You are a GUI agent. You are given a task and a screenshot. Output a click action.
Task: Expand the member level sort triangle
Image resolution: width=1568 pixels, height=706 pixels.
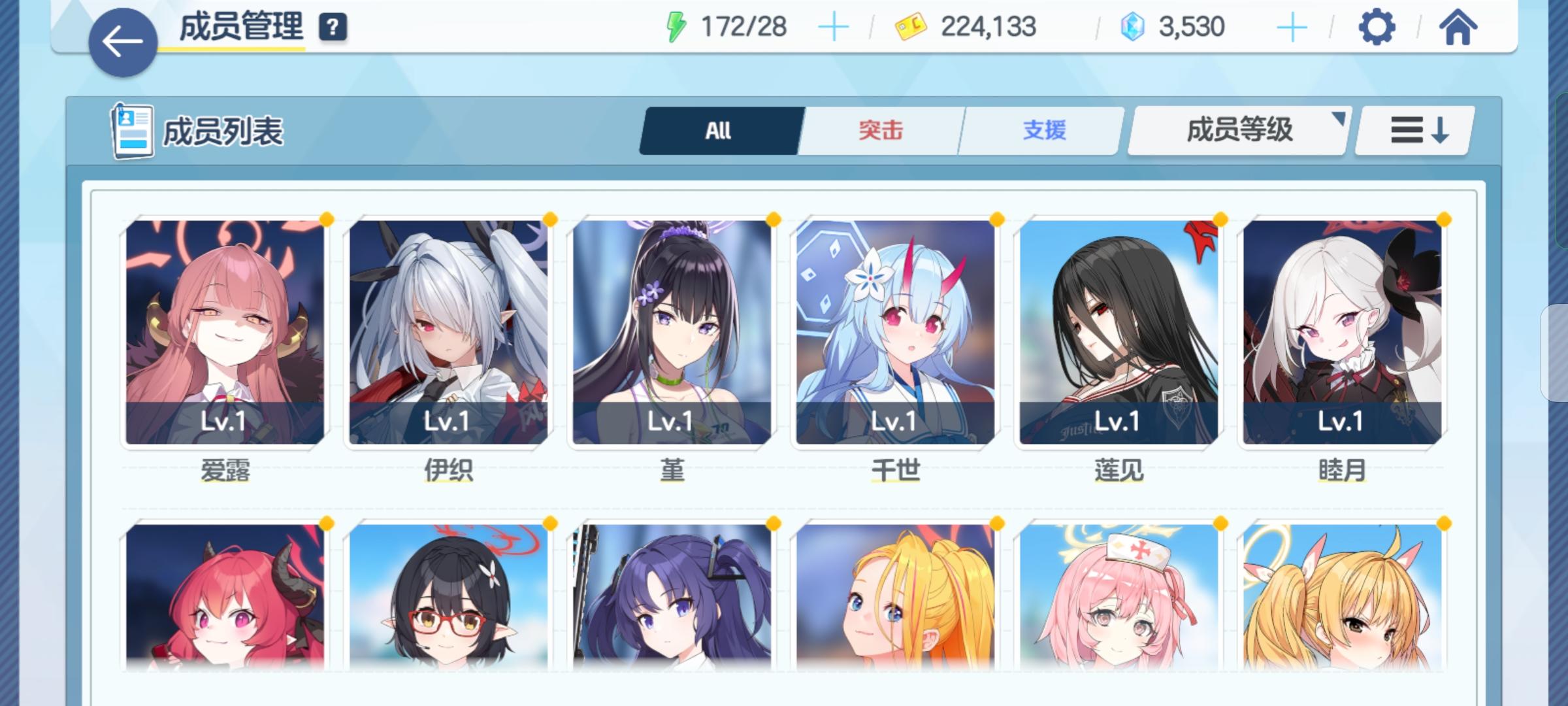1339,116
